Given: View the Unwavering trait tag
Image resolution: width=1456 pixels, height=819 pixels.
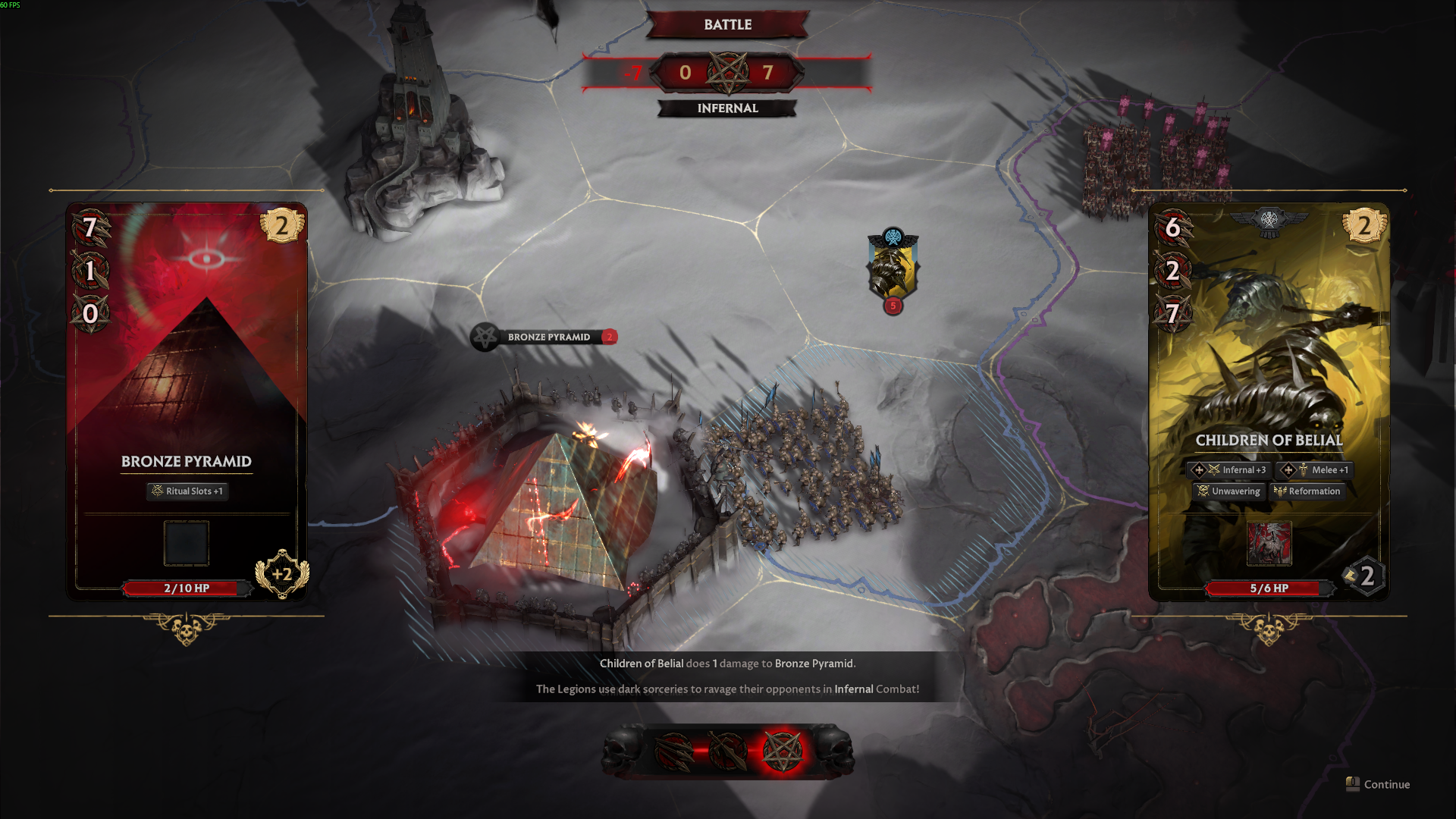Looking at the screenshot, I should [x=1228, y=491].
